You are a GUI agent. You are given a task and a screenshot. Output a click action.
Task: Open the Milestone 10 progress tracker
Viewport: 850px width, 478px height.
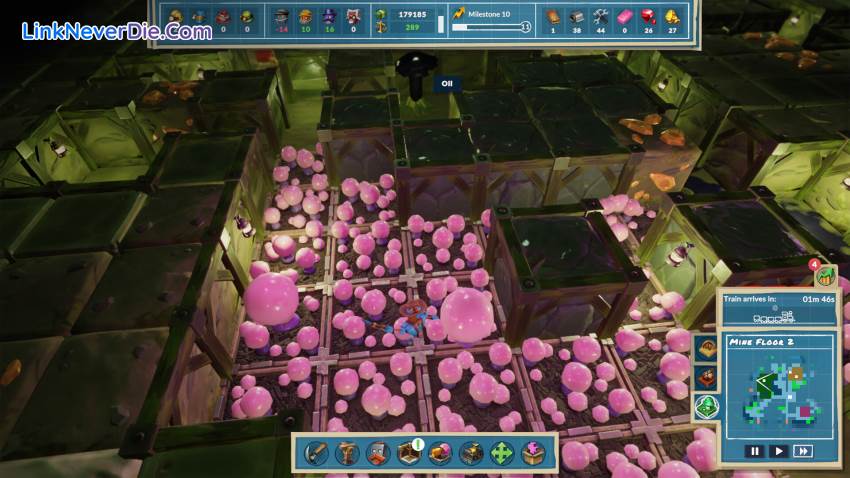tap(491, 20)
